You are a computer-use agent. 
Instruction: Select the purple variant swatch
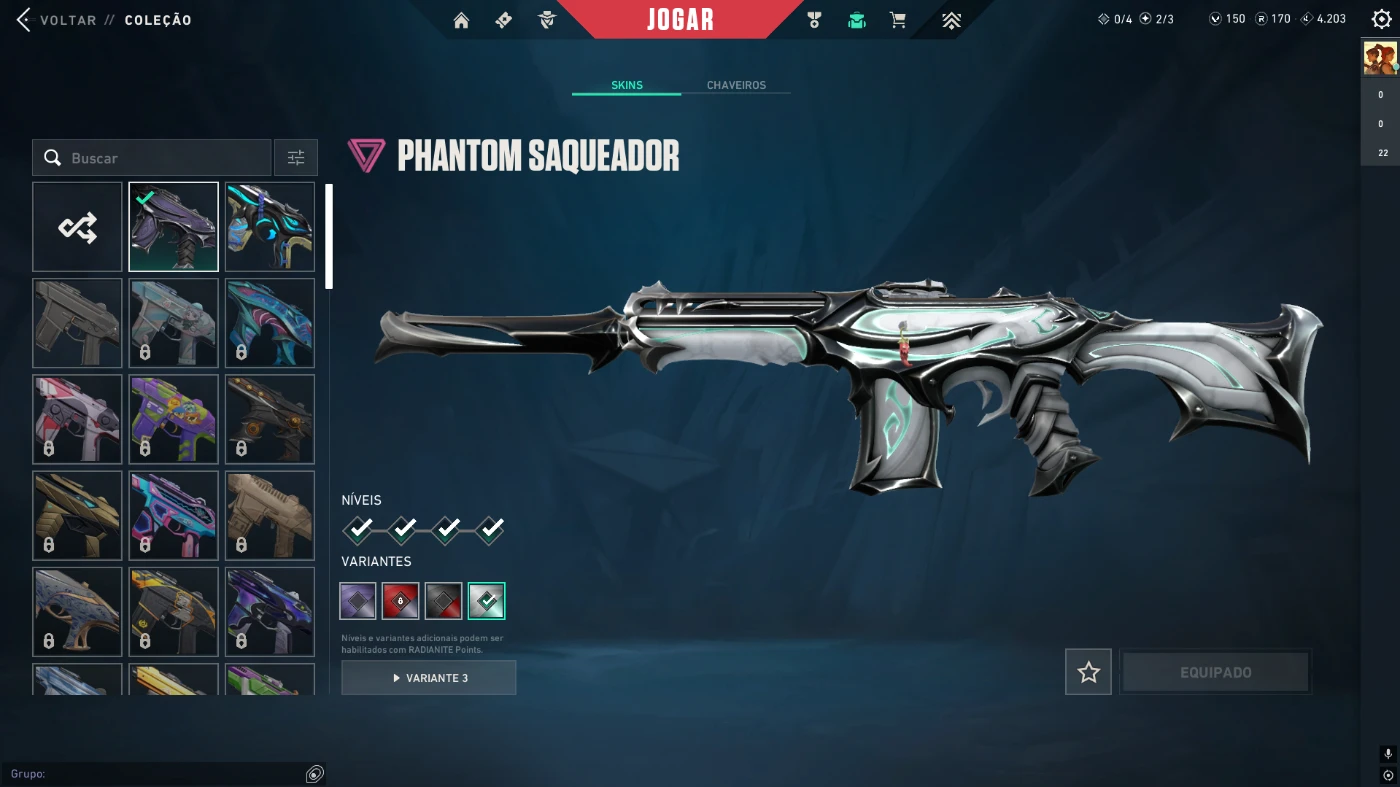pyautogui.click(x=358, y=601)
